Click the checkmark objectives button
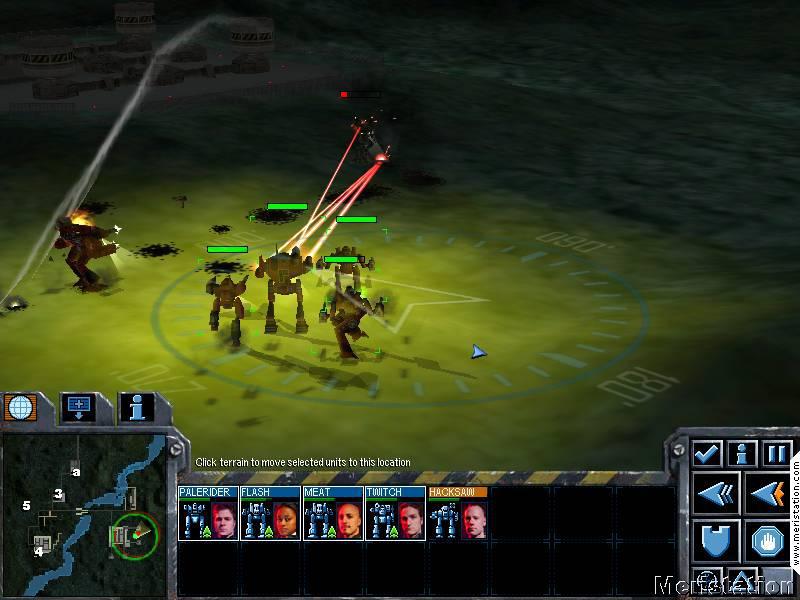This screenshot has width=800, height=600. tap(707, 454)
